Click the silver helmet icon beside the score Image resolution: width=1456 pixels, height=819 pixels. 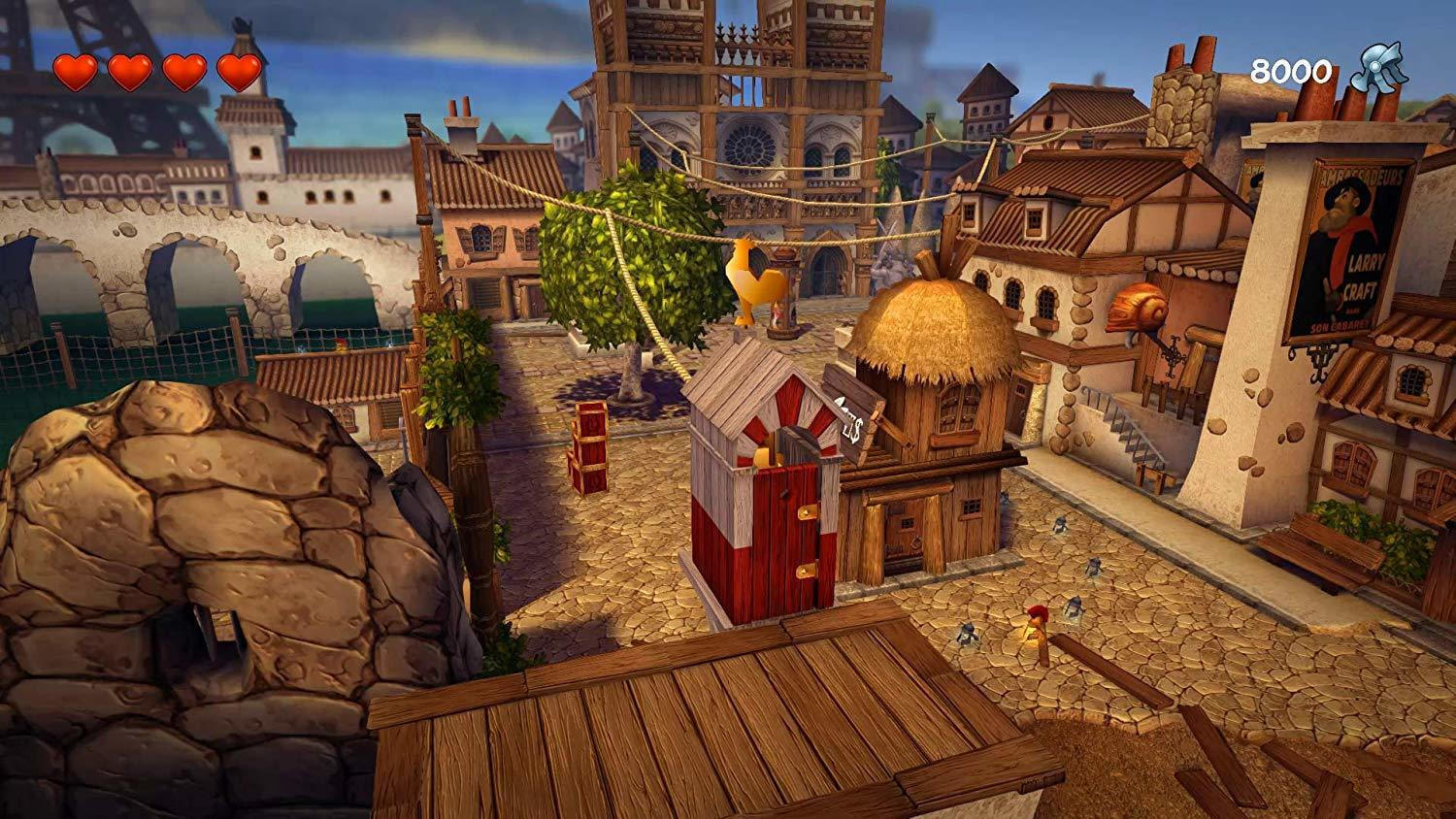point(1378,68)
